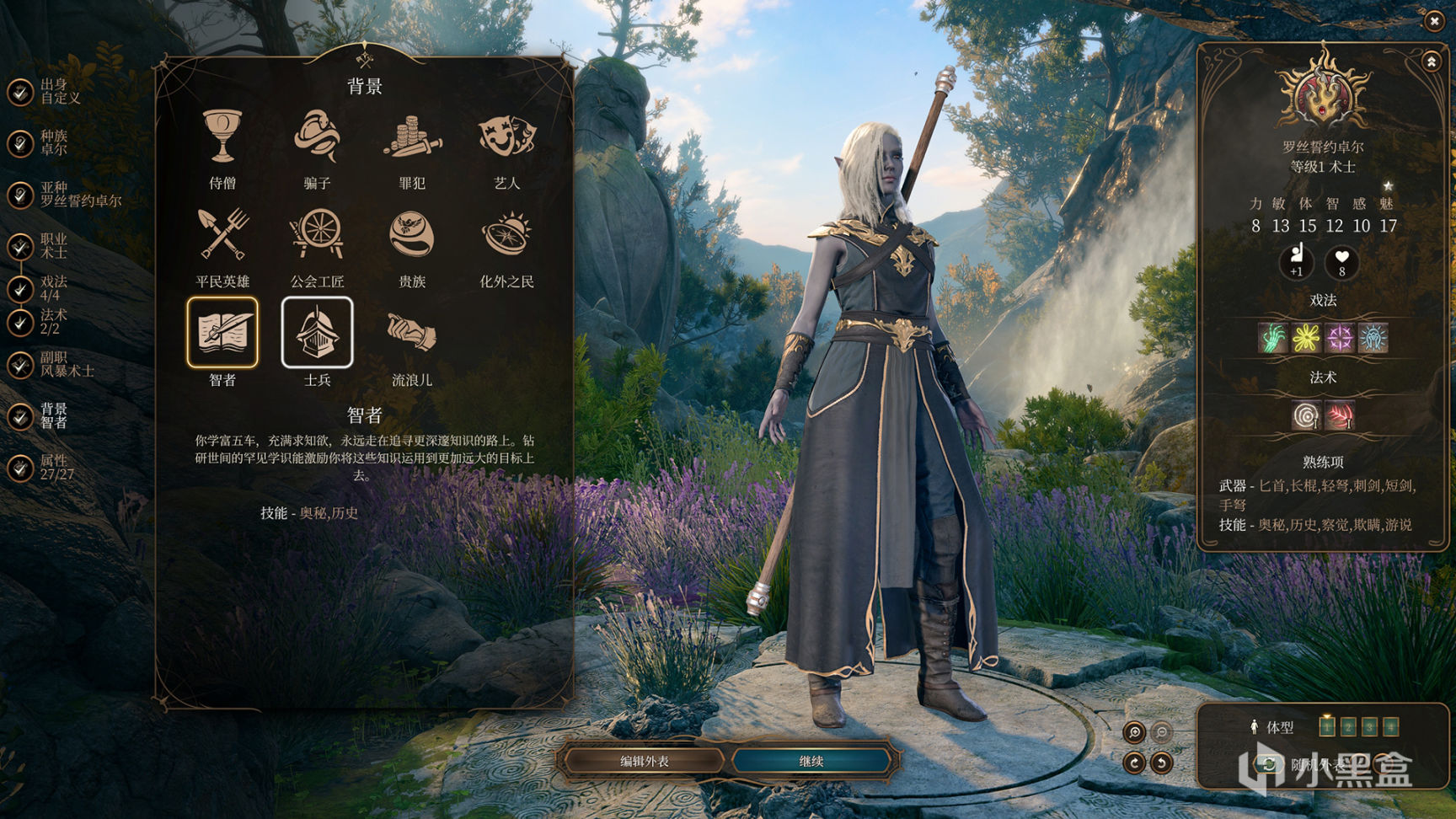Choose the 士兵 helmet background

coord(317,333)
